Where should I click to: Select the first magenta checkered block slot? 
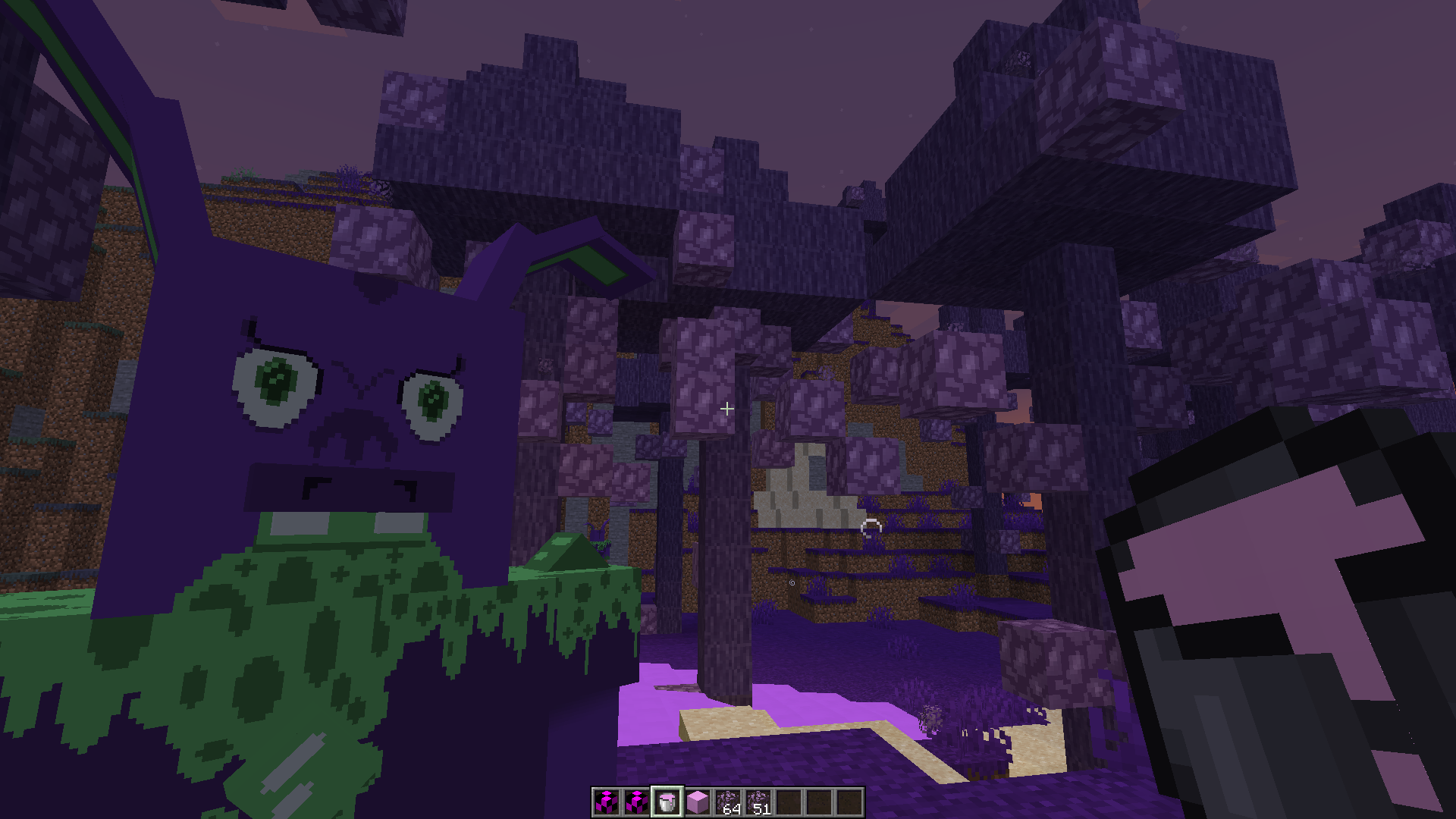tap(607, 802)
